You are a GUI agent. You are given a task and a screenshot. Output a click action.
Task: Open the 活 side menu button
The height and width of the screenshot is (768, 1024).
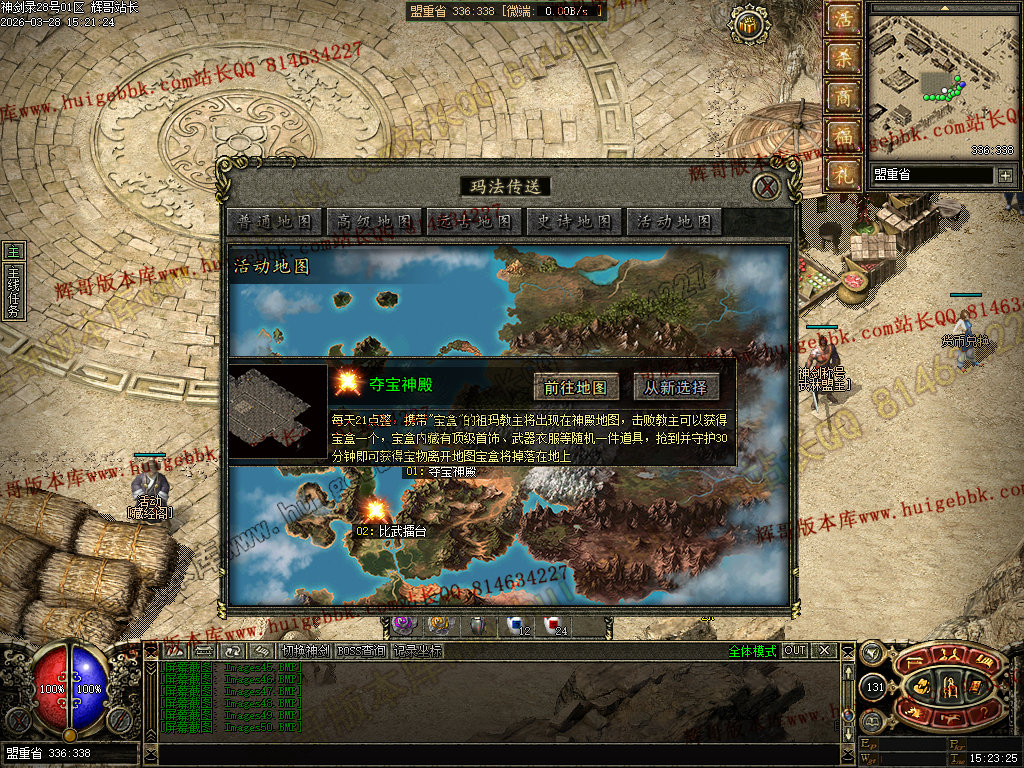coord(844,20)
